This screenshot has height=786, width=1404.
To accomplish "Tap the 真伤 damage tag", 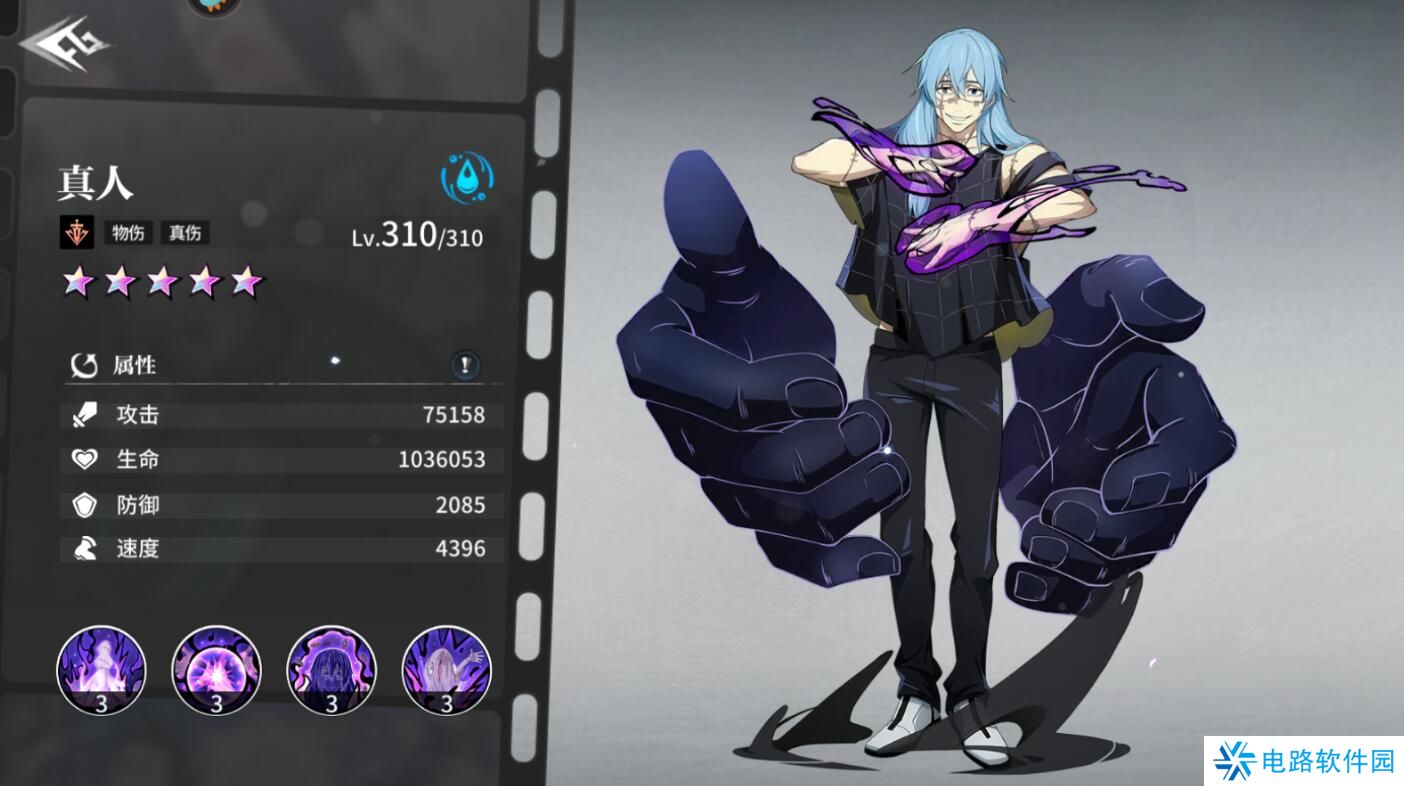I will click(184, 233).
